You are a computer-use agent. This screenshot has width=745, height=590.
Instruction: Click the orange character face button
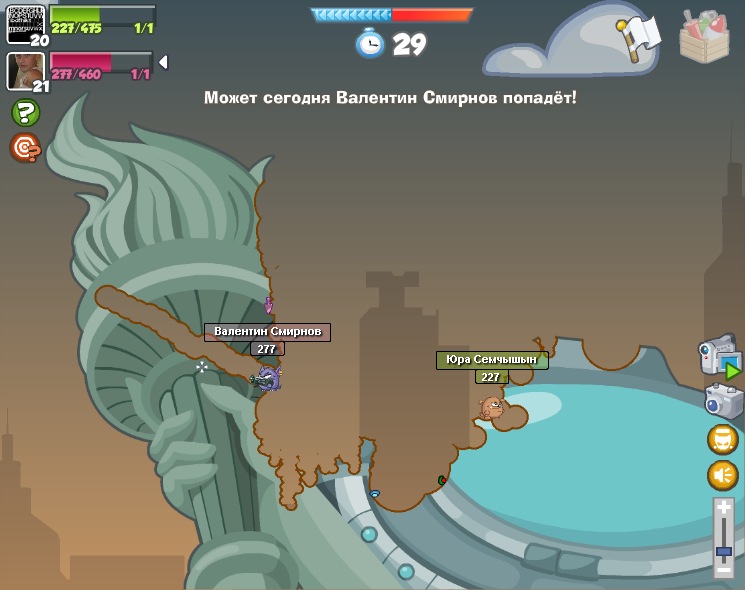[722, 439]
